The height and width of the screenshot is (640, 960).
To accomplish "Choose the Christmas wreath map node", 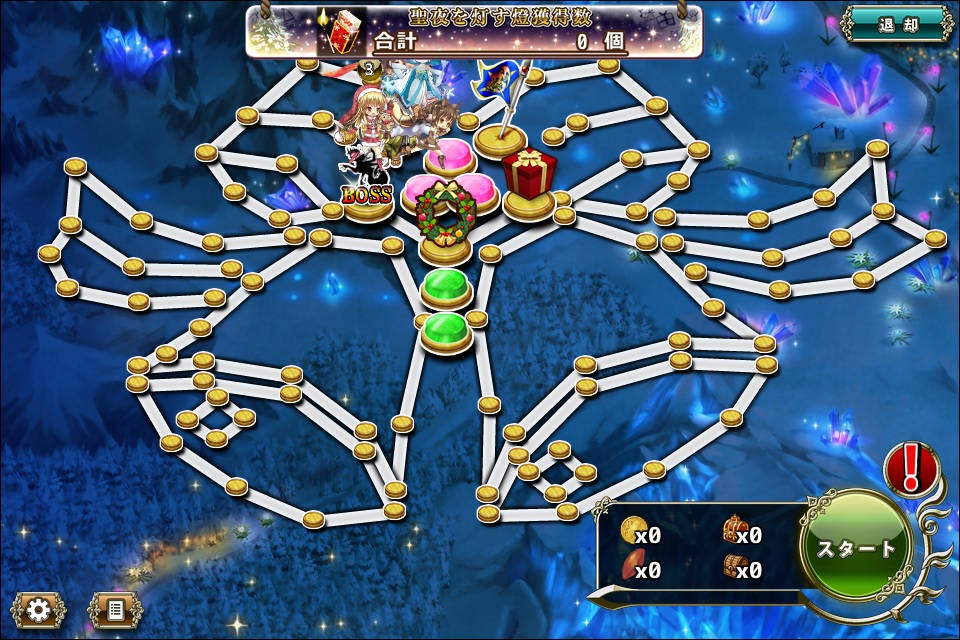I will pyautogui.click(x=445, y=218).
